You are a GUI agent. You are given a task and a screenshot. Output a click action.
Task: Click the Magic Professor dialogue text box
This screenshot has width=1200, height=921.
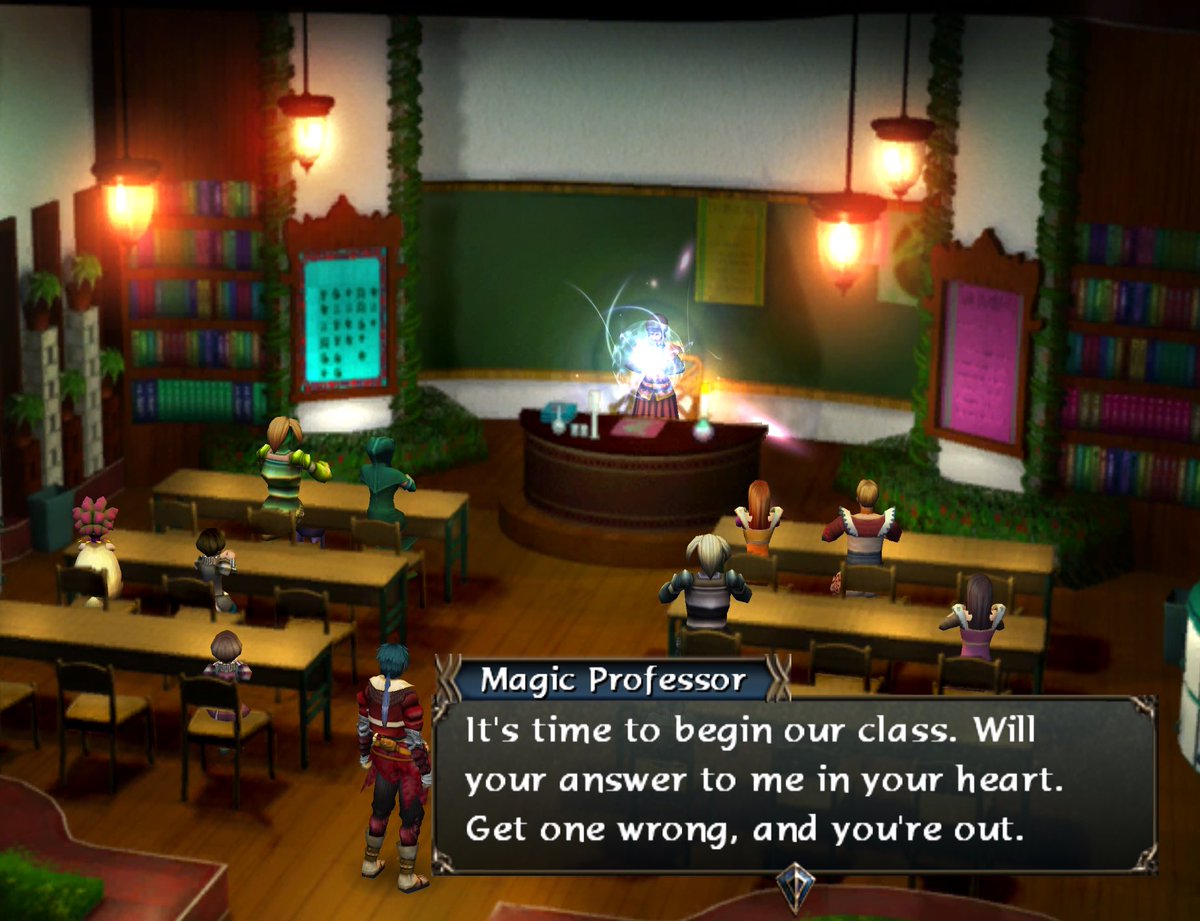794,782
